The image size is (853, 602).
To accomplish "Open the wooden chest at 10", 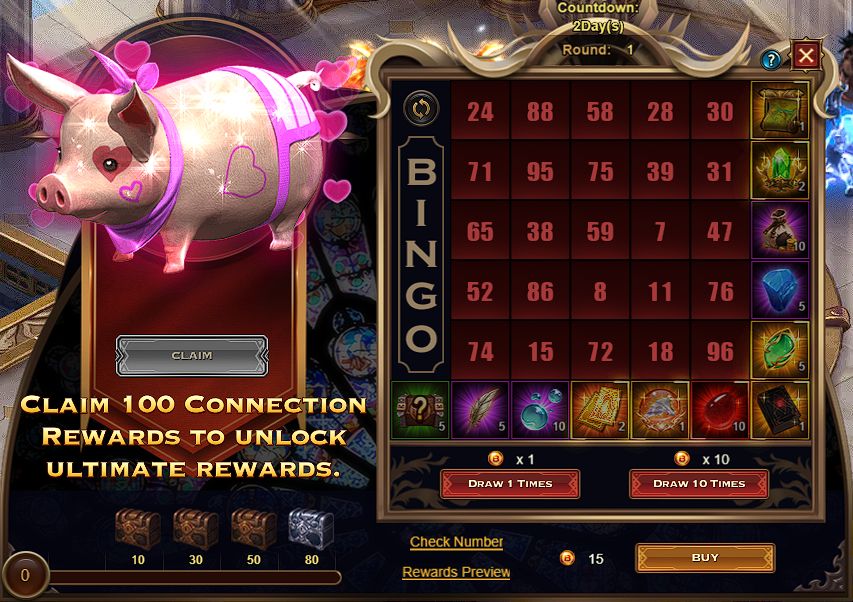I will pyautogui.click(x=137, y=527).
